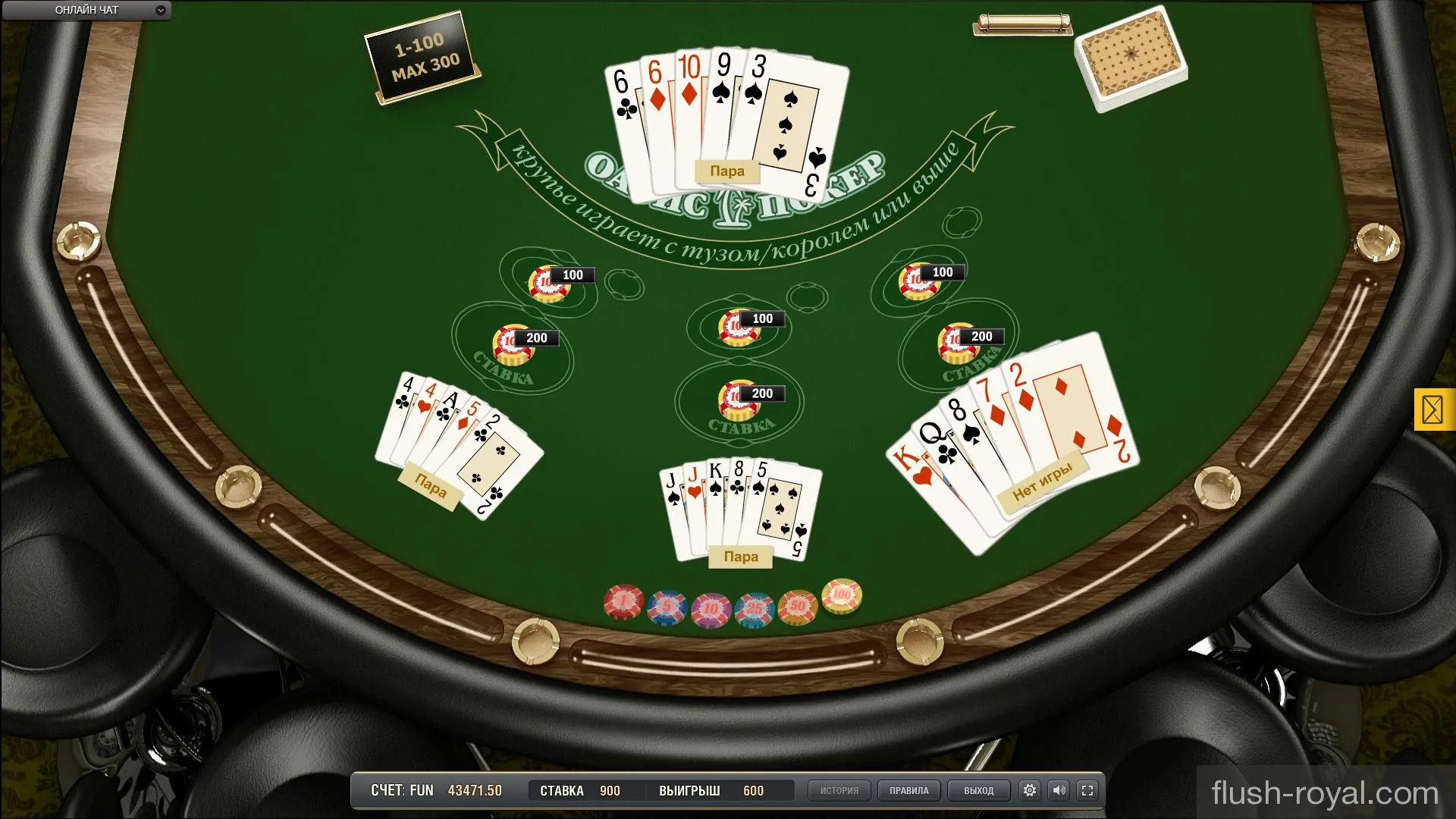
Task: Open the ИСТОРИЯ button
Action: tap(839, 790)
